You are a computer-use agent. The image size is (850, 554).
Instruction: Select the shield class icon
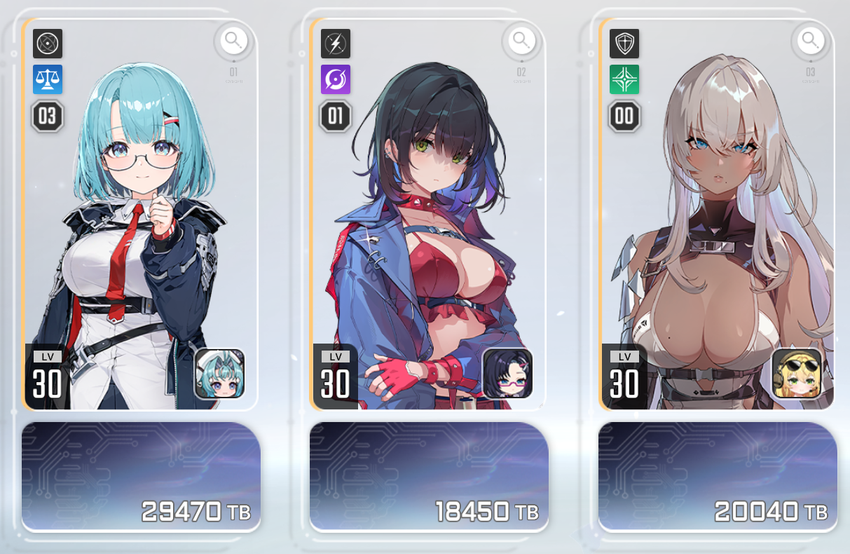(x=625, y=43)
